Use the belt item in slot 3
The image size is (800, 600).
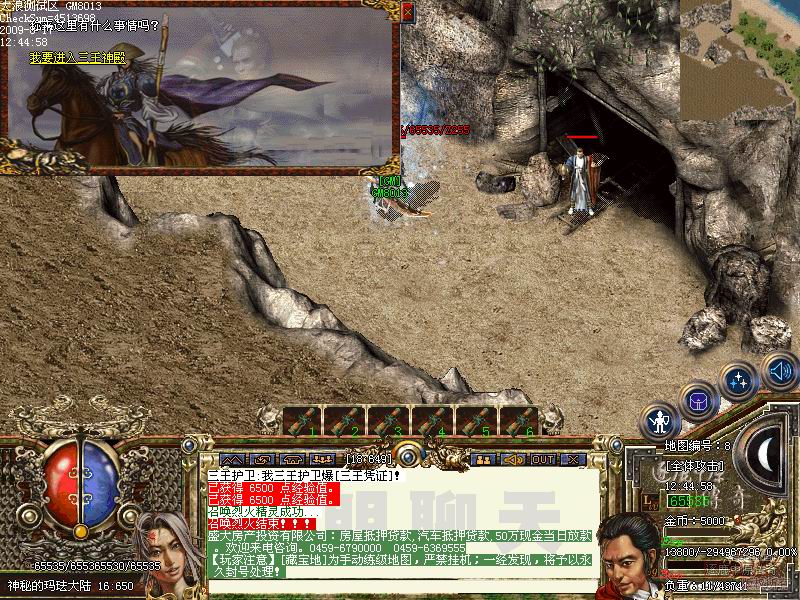click(390, 421)
